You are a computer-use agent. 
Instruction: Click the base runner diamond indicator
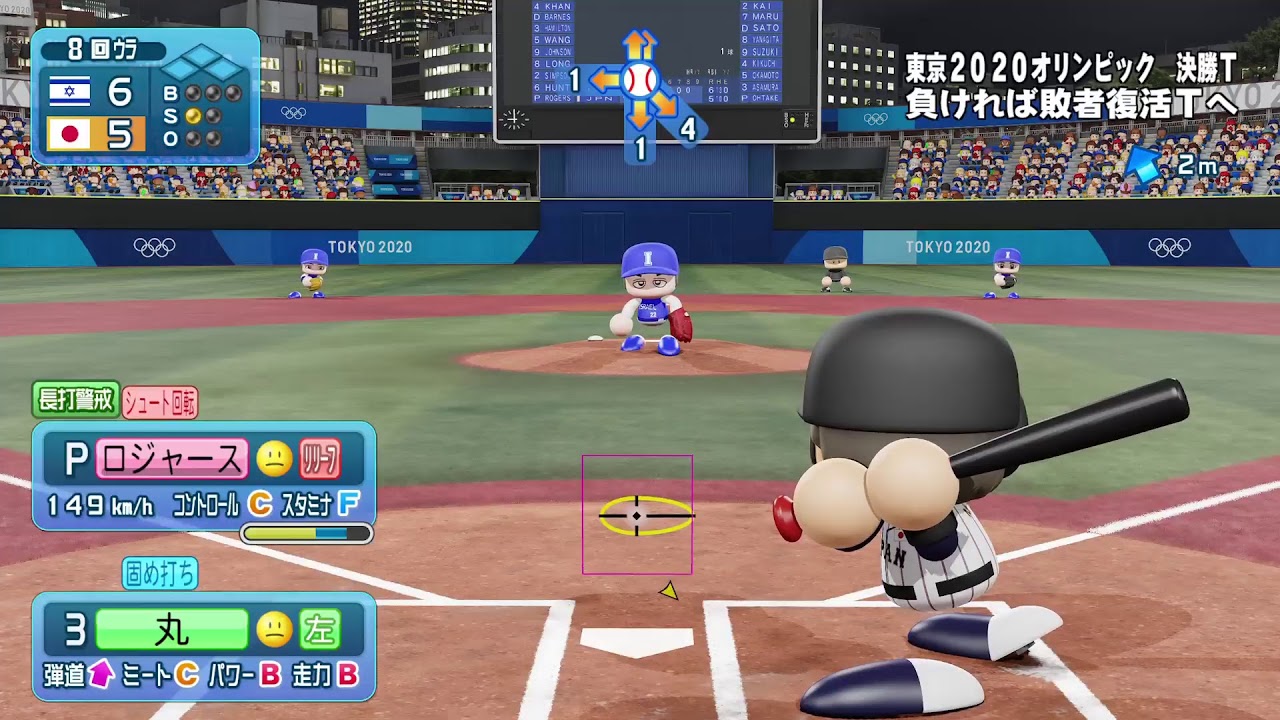click(204, 64)
